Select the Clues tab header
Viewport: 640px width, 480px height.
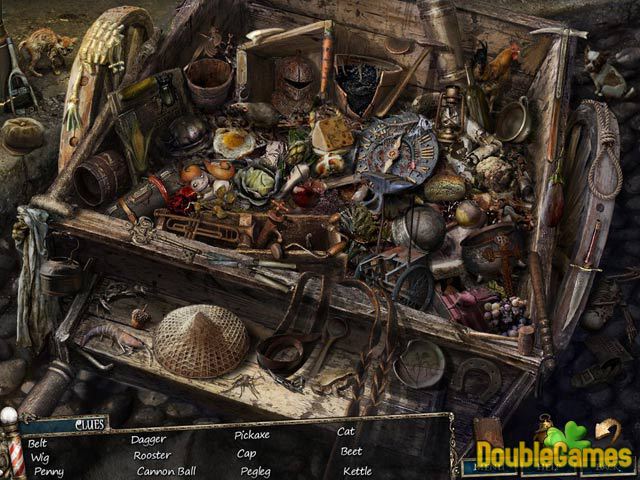(x=91, y=425)
